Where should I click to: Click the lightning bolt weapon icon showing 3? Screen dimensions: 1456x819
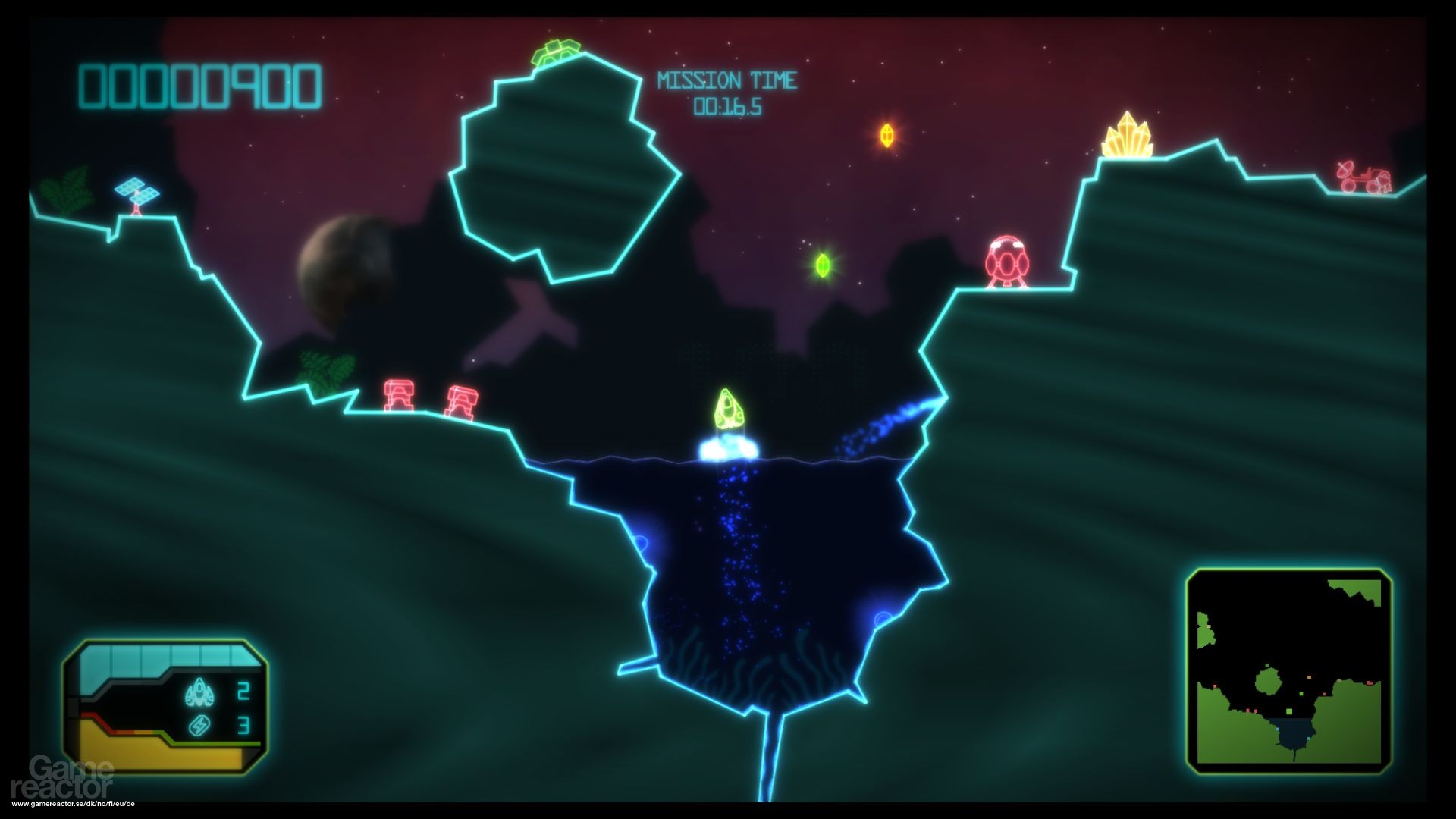pos(199,726)
